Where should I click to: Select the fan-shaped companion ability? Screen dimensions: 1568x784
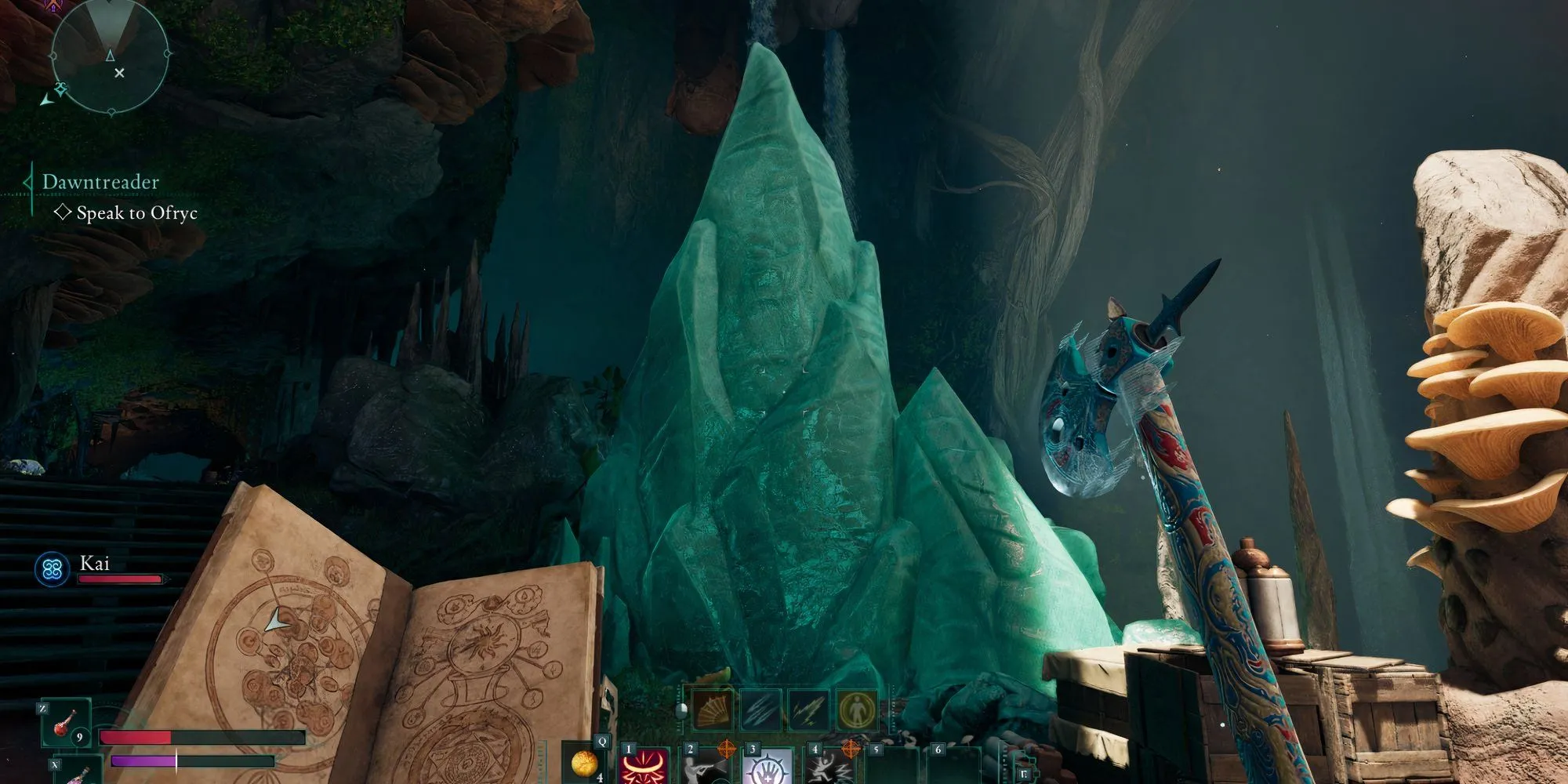(713, 710)
